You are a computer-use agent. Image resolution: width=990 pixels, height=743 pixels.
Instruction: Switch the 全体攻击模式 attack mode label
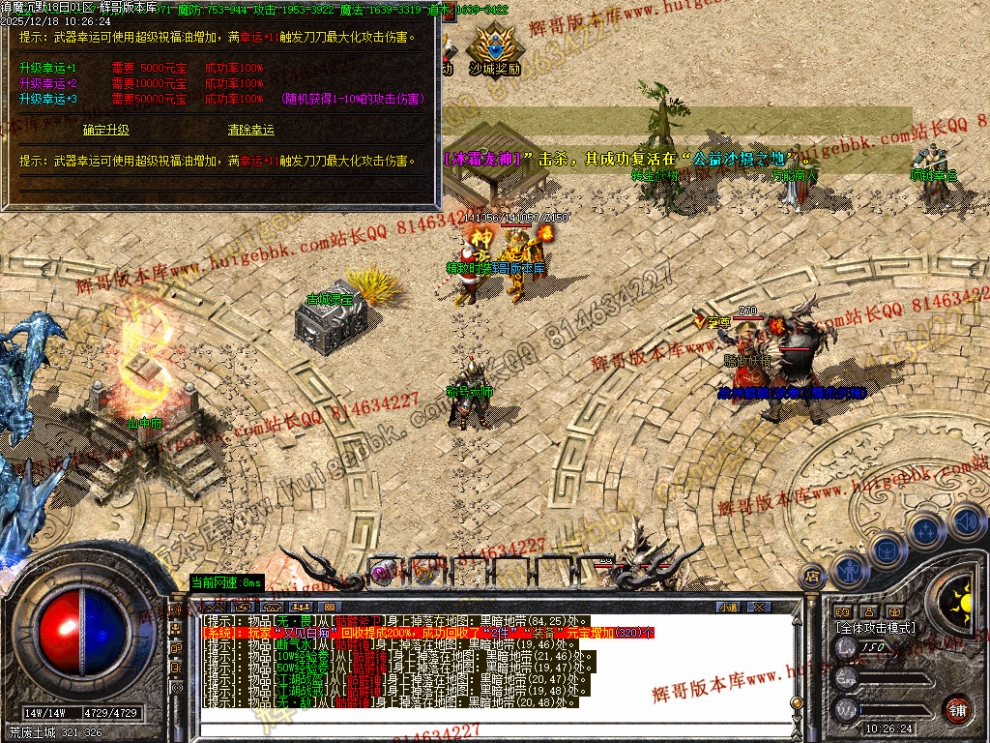(875, 627)
